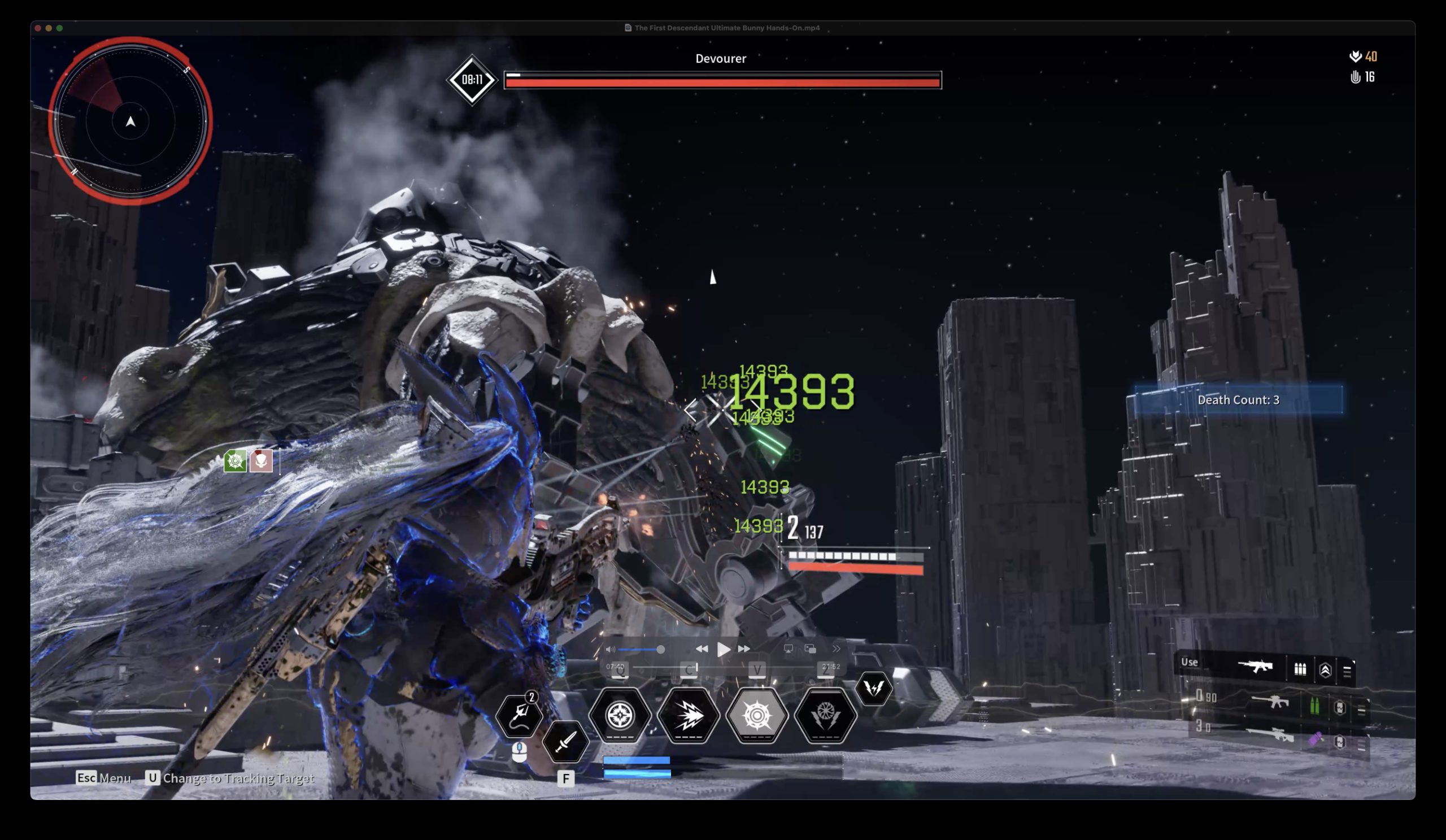Play the video with the play button

723,649
